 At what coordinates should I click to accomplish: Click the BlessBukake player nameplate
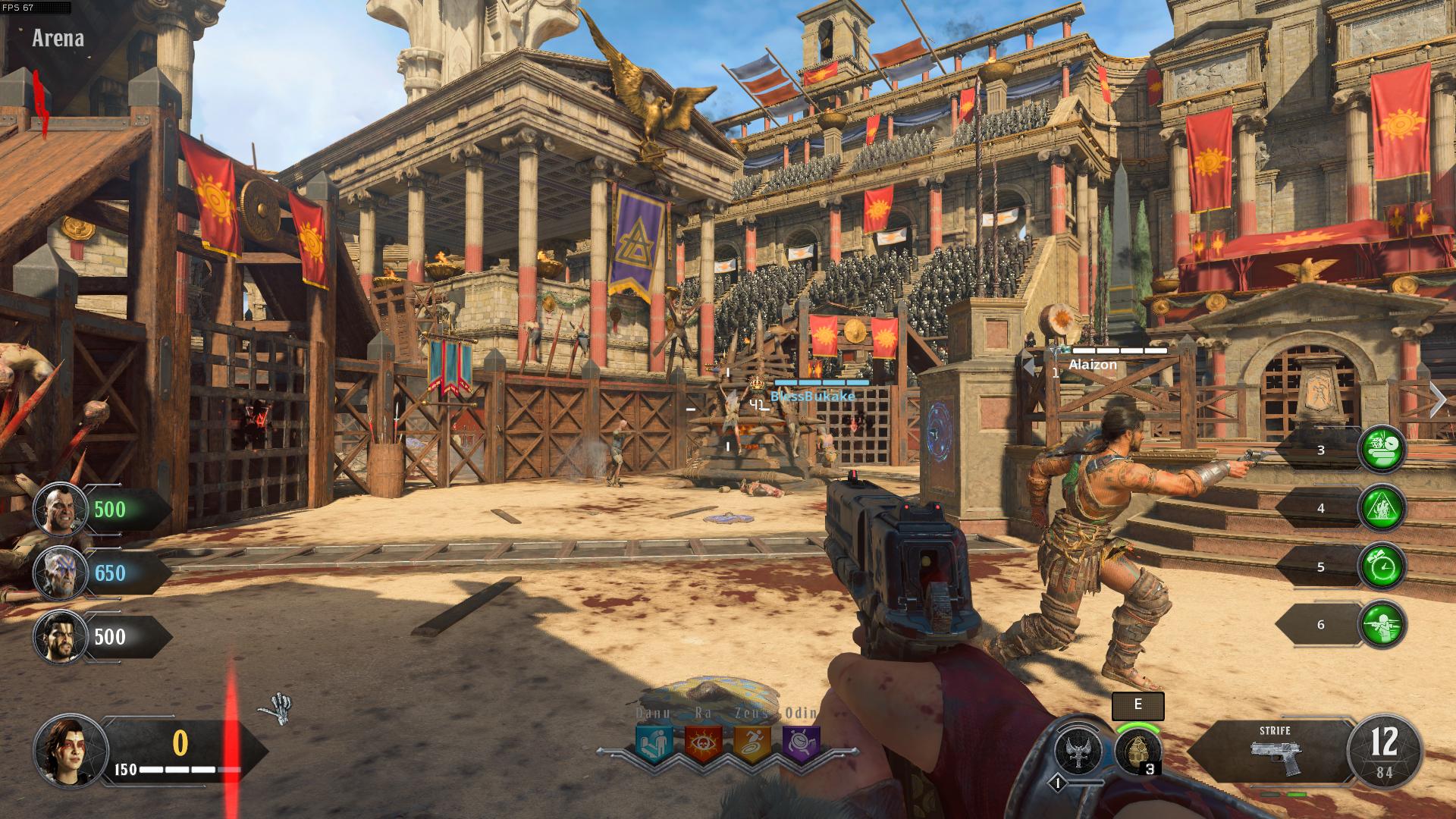coord(812,396)
